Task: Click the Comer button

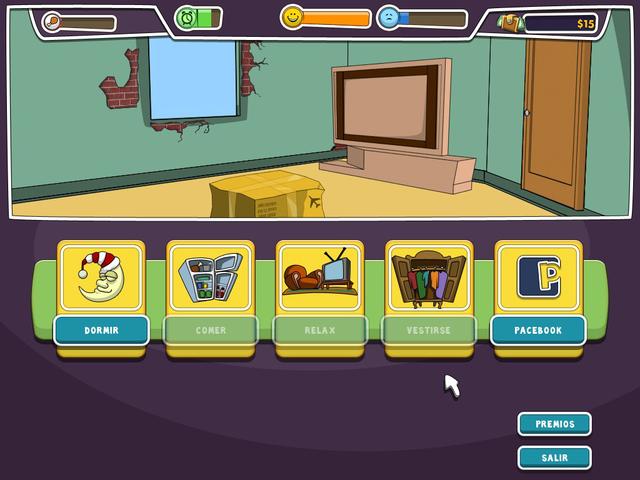Action: point(210,330)
